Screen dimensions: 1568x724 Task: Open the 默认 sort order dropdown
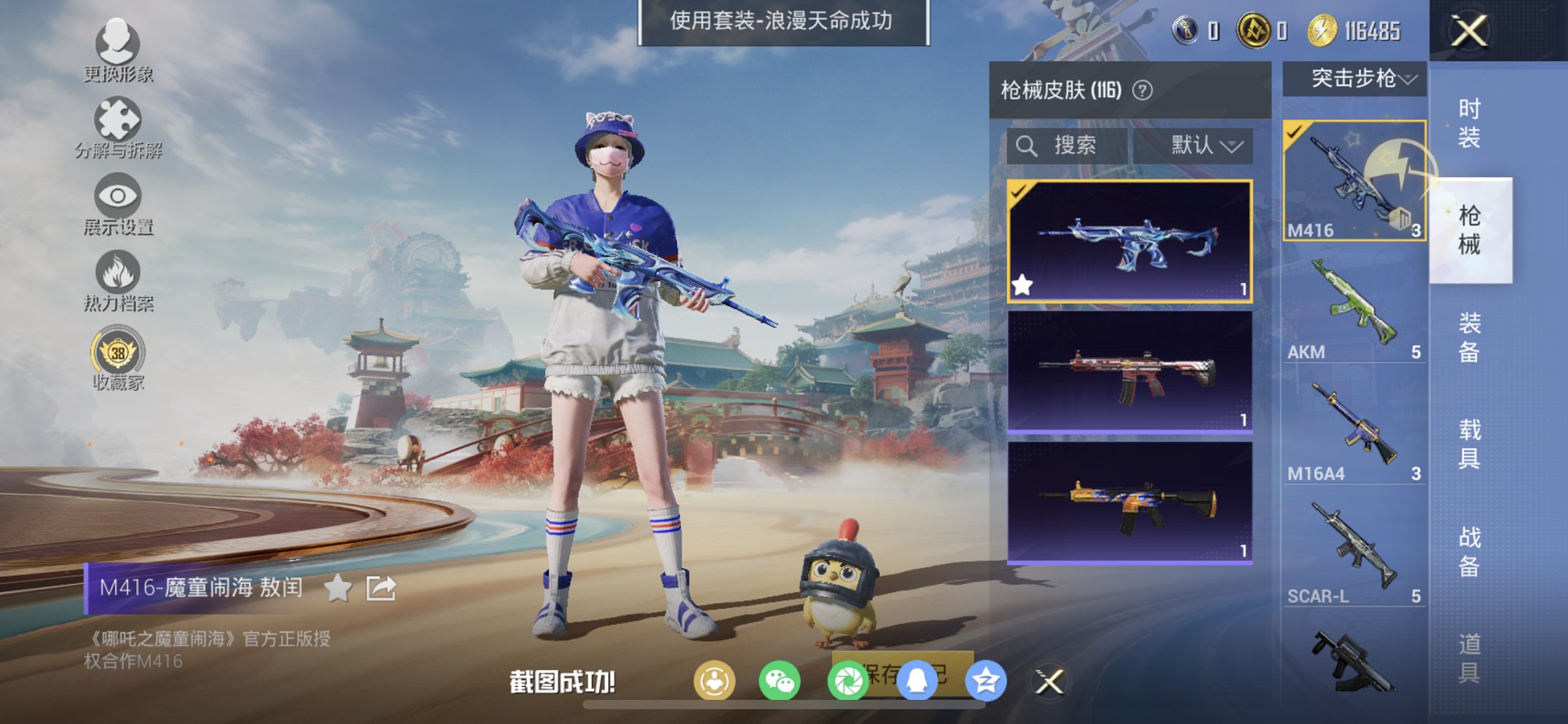(1204, 145)
